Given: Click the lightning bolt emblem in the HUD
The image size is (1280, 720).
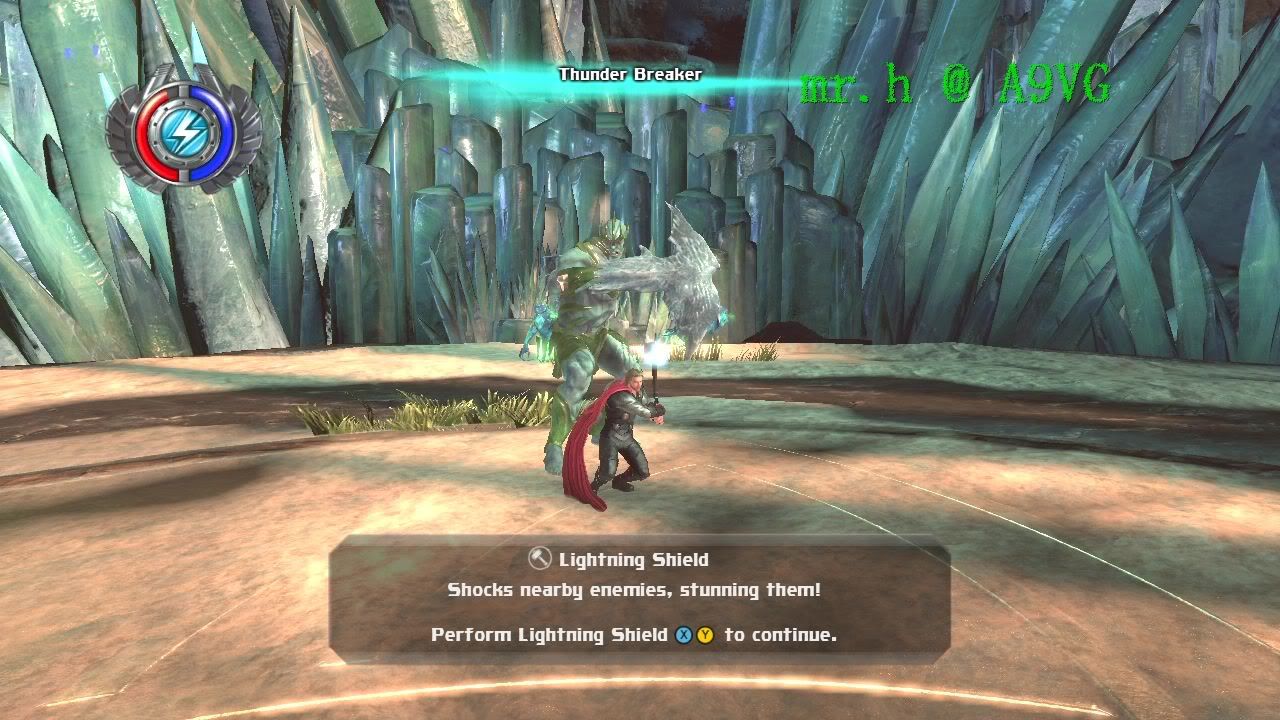Looking at the screenshot, I should 186,131.
